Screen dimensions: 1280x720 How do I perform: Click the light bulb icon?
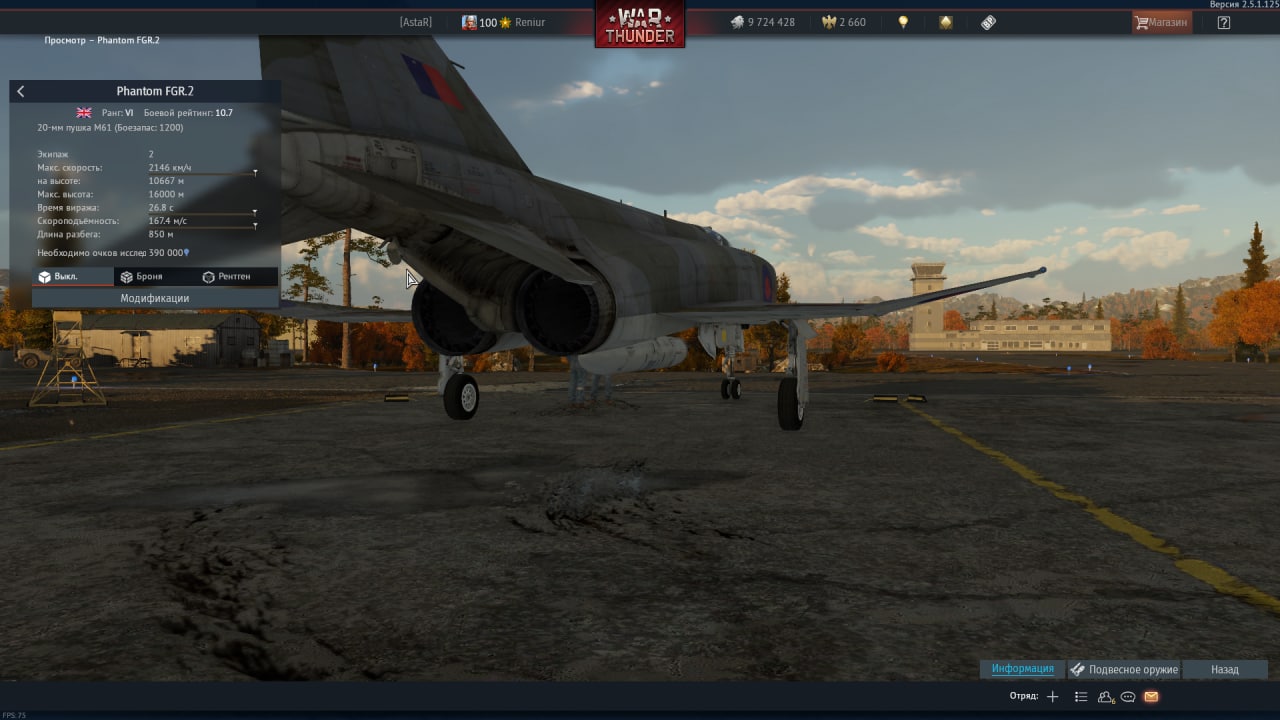coord(903,22)
